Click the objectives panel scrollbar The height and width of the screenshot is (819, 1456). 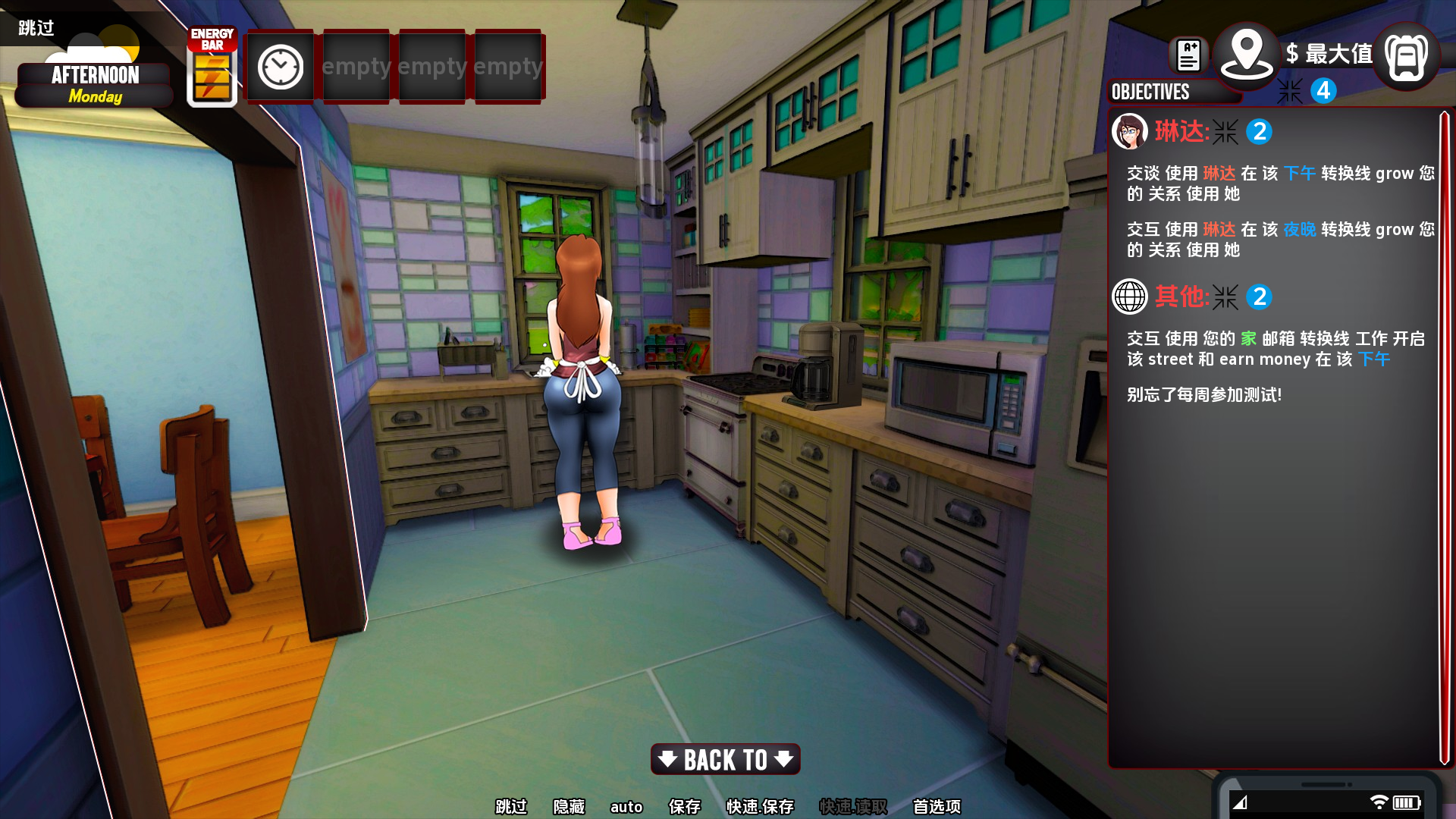(1445, 438)
